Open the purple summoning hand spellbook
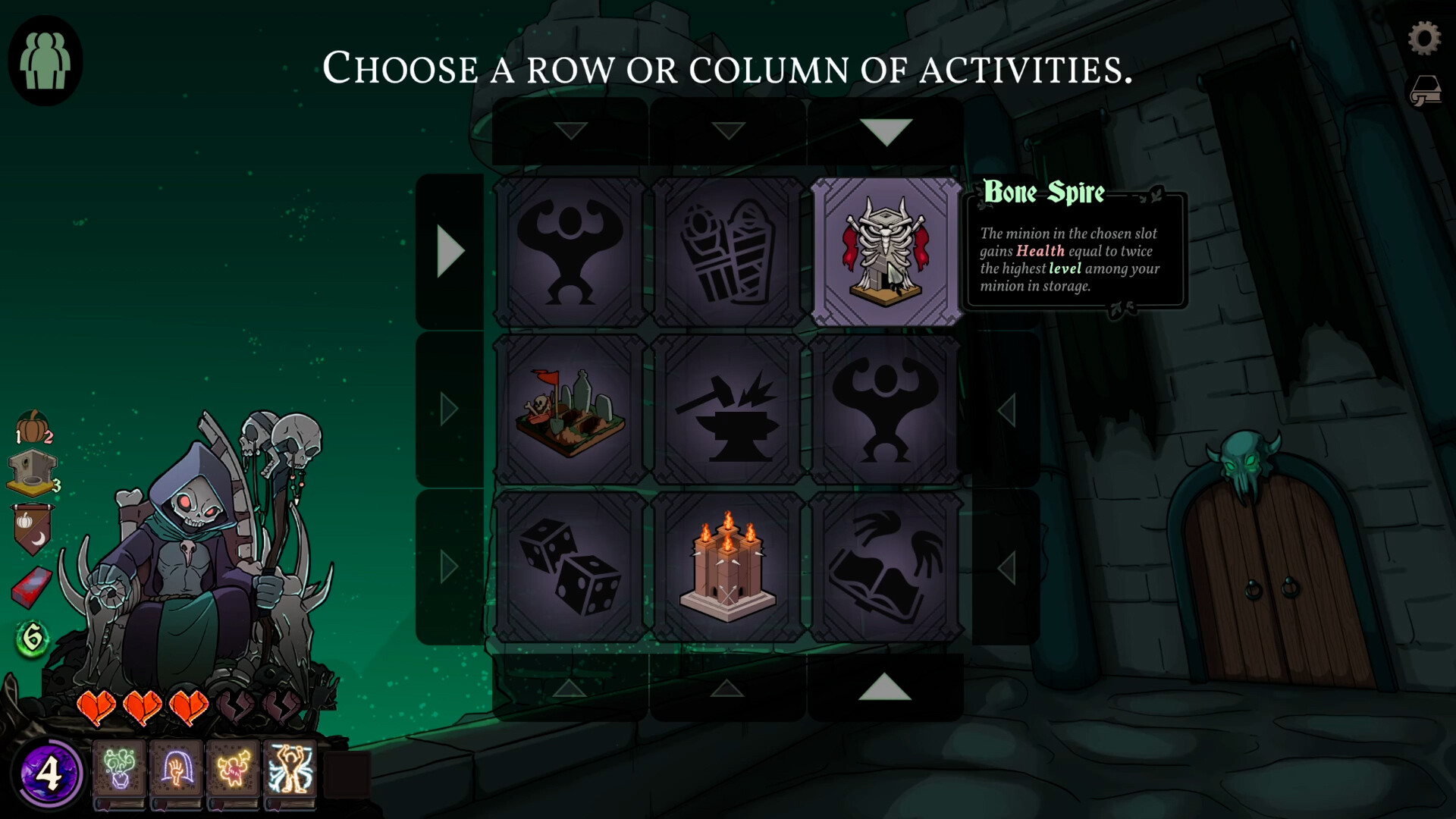The height and width of the screenshot is (819, 1456). pos(176,768)
